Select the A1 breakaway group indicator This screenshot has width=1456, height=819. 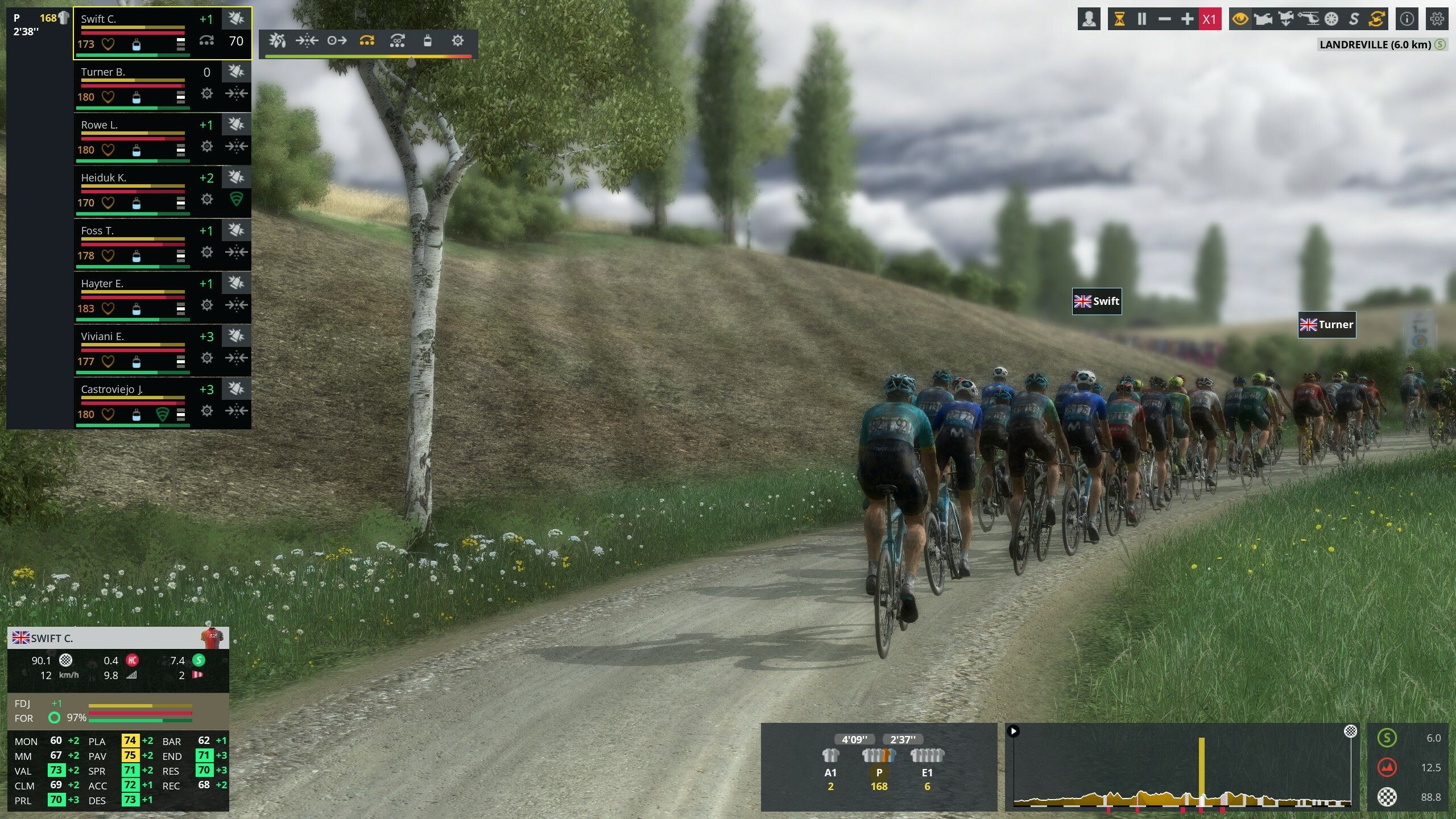(x=830, y=773)
